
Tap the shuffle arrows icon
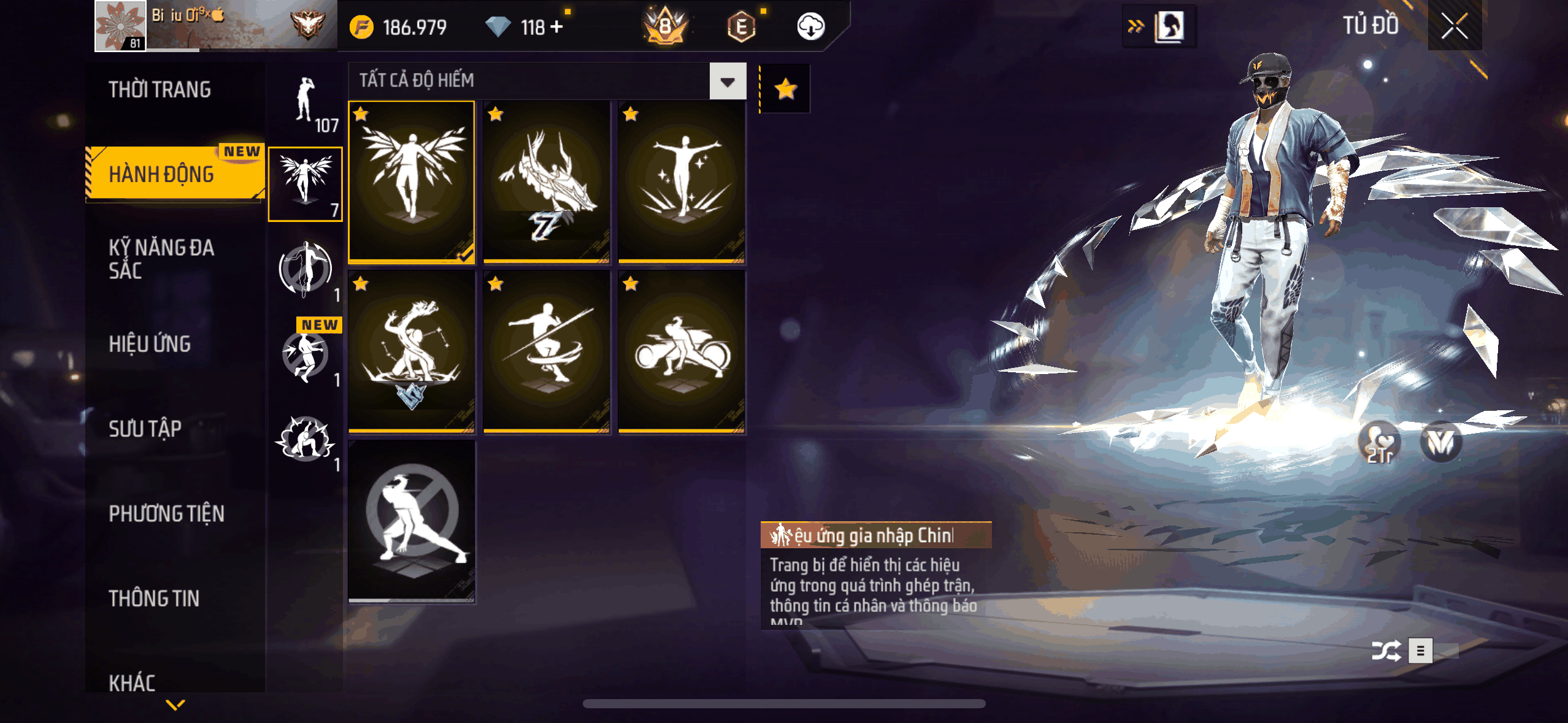tap(1386, 651)
